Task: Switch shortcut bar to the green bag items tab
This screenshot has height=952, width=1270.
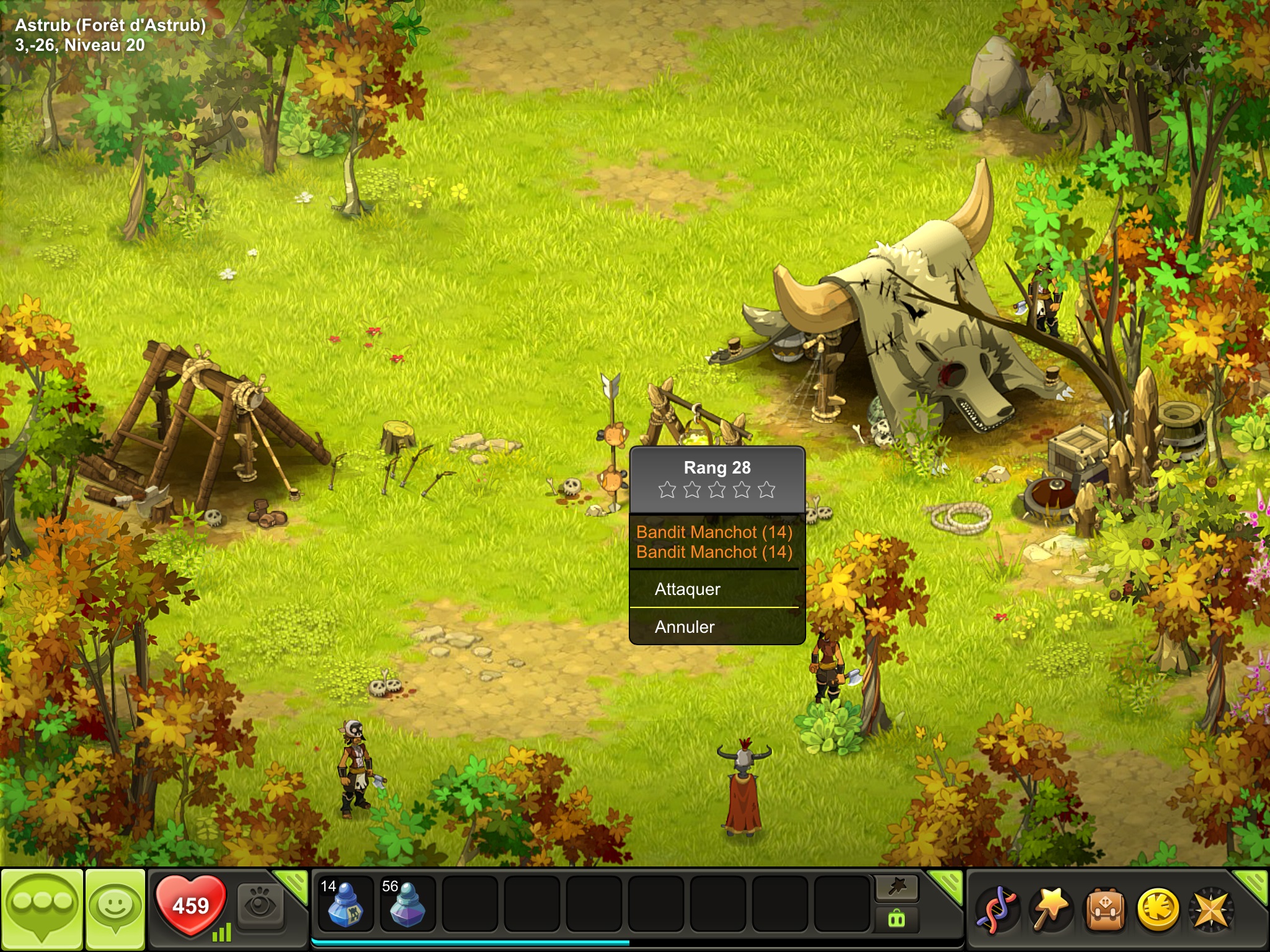Action: [897, 919]
